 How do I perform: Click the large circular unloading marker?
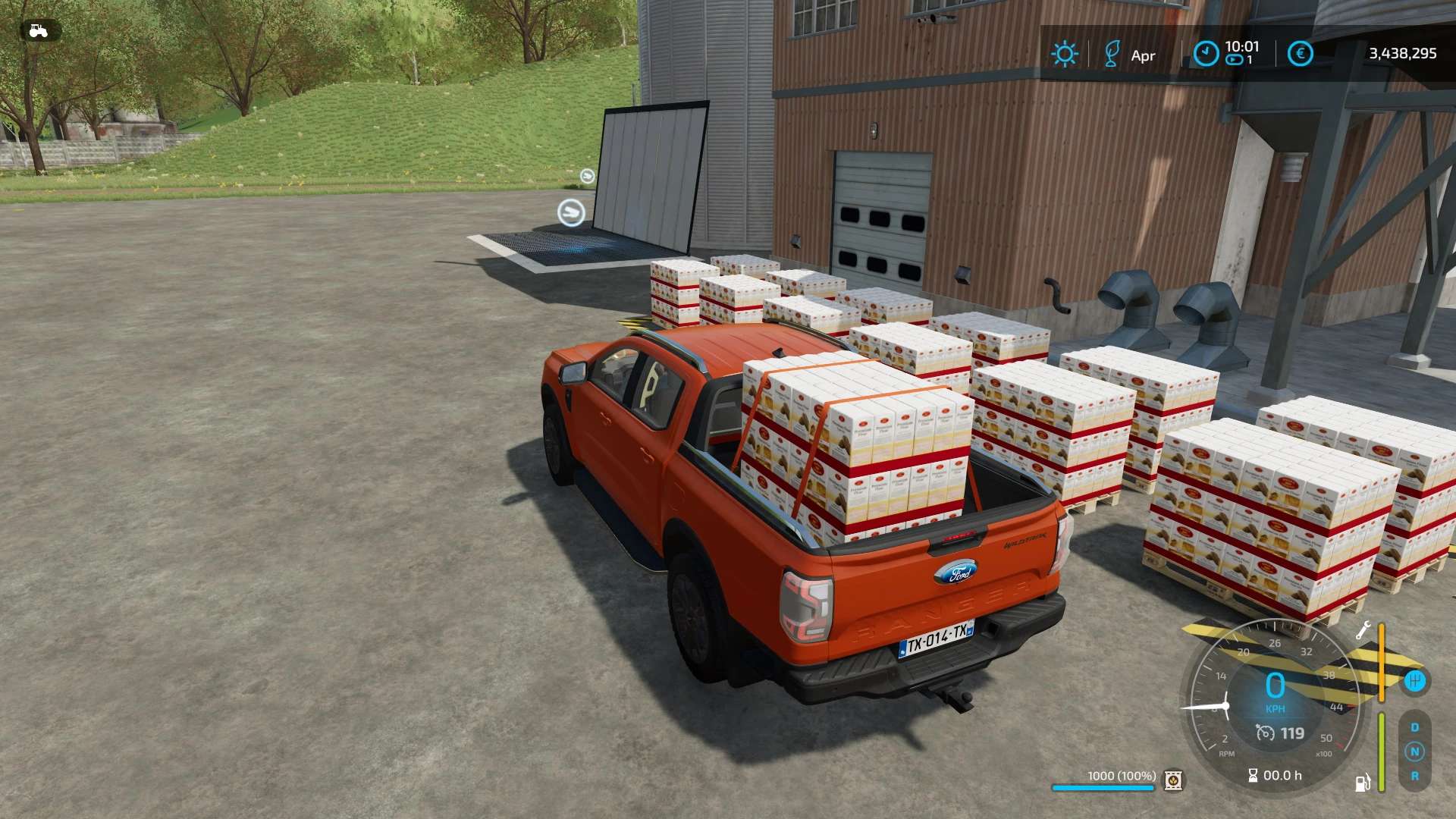(571, 212)
